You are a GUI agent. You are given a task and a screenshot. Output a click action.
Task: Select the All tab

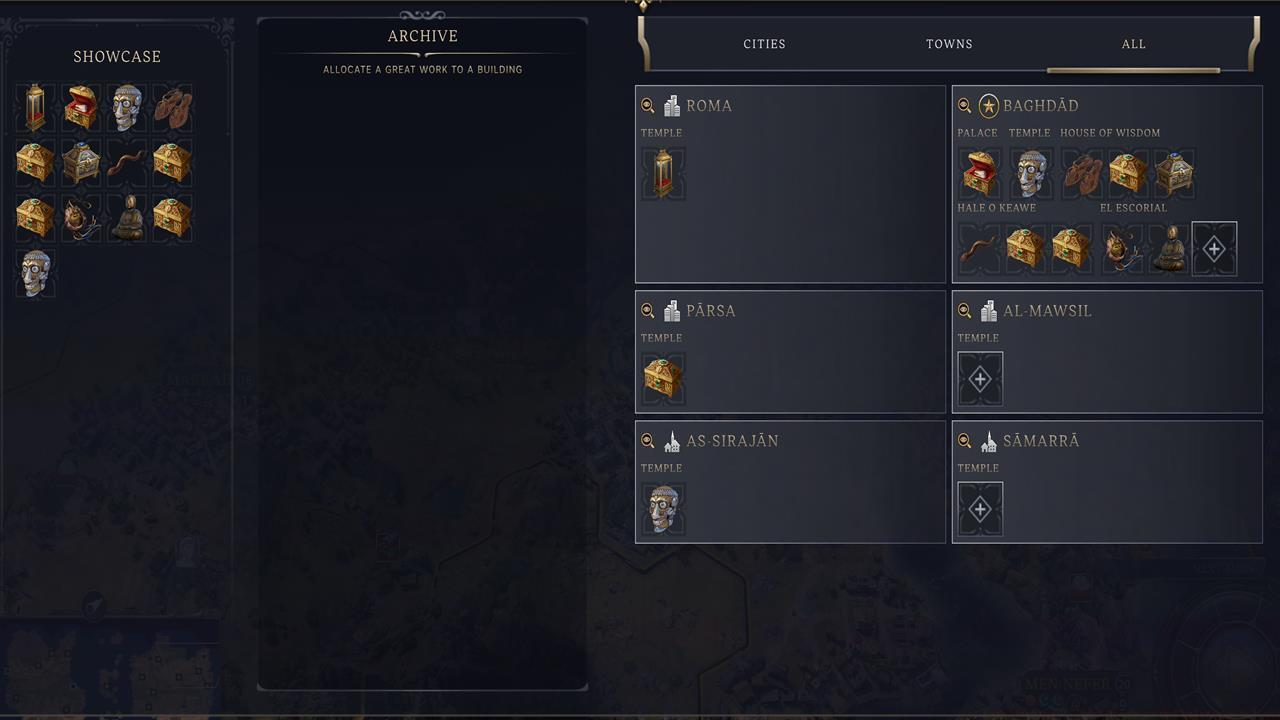coord(1133,44)
